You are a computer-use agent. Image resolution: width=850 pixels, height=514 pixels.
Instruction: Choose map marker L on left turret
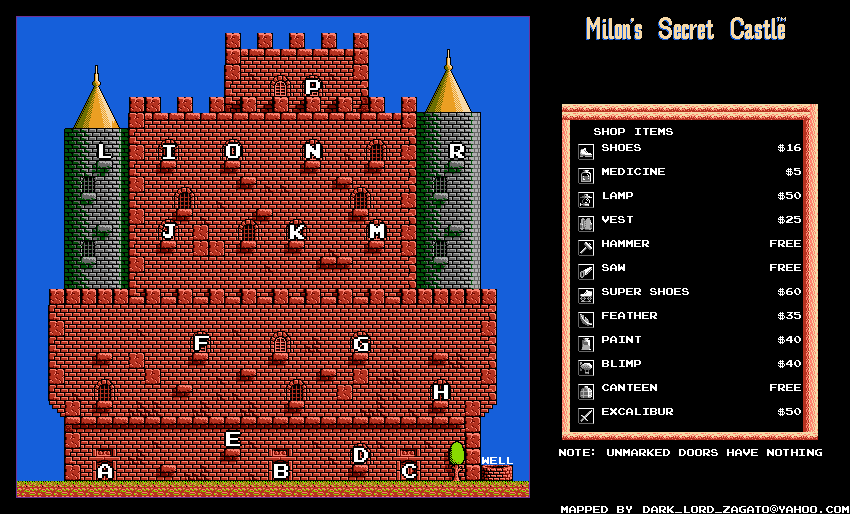pyautogui.click(x=104, y=152)
